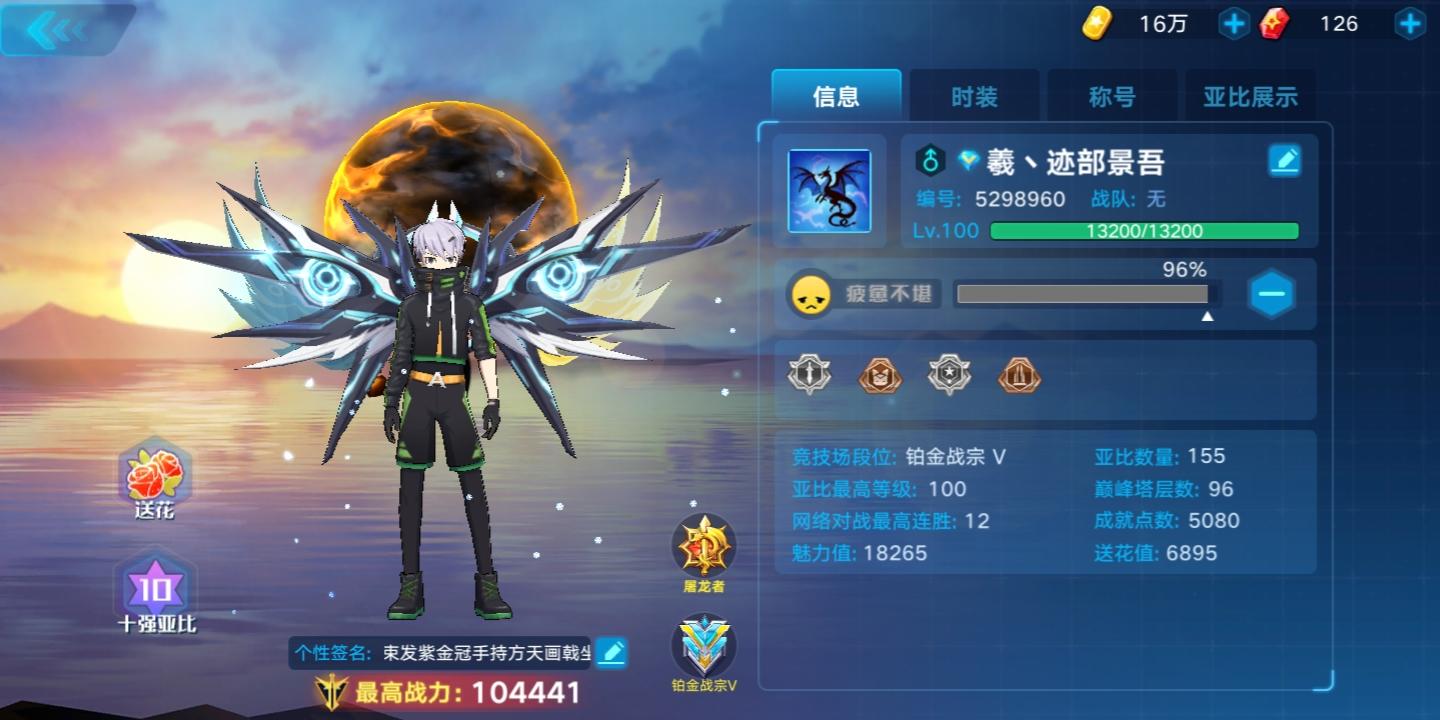Click the silver star achievement medal
The image size is (1440, 720).
point(949,375)
